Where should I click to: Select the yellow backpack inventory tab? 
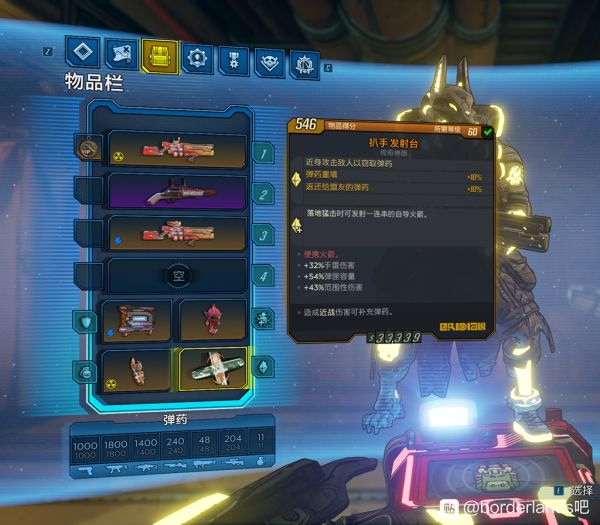[159, 56]
